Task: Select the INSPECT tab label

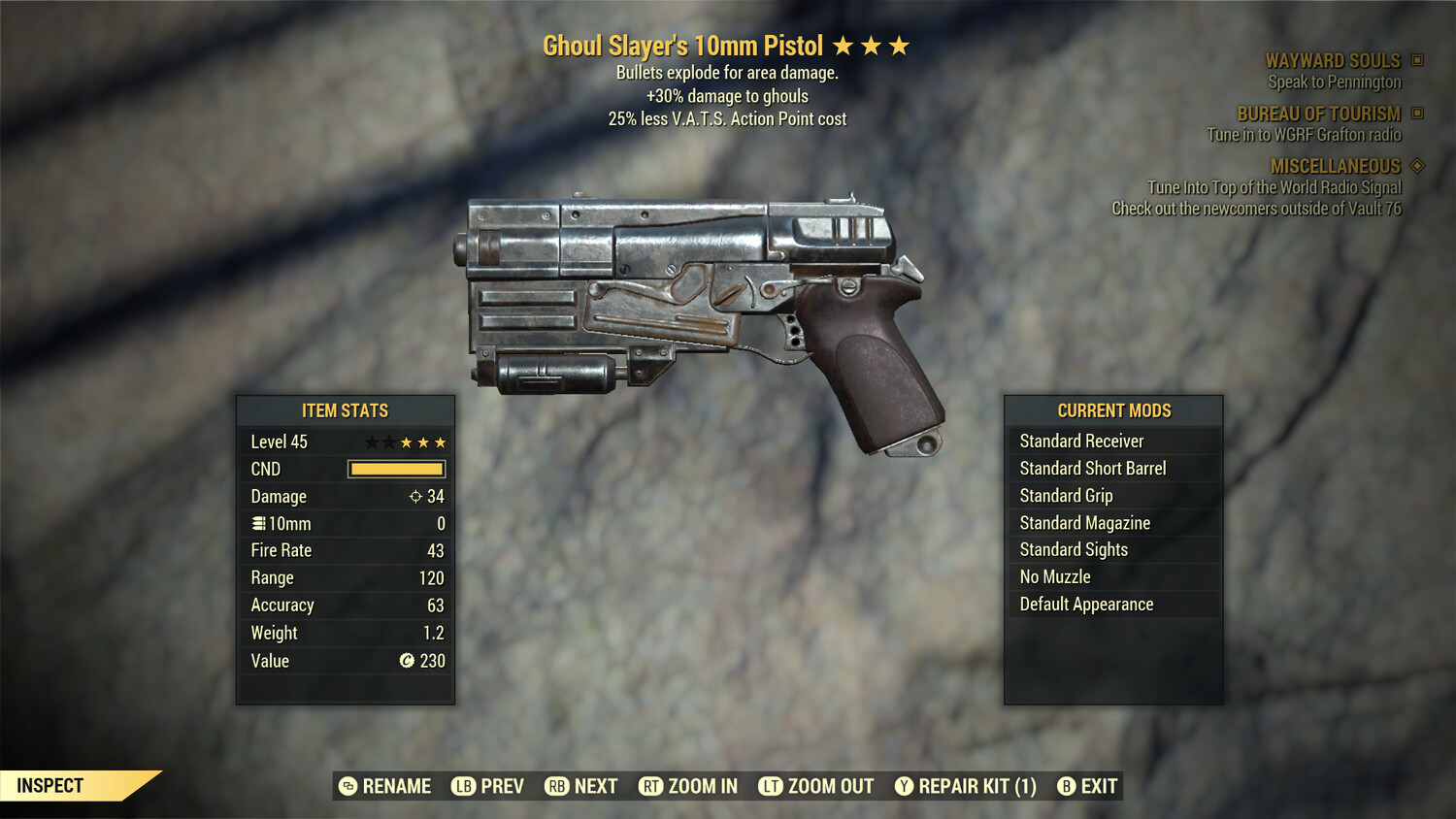Action: coord(50,785)
